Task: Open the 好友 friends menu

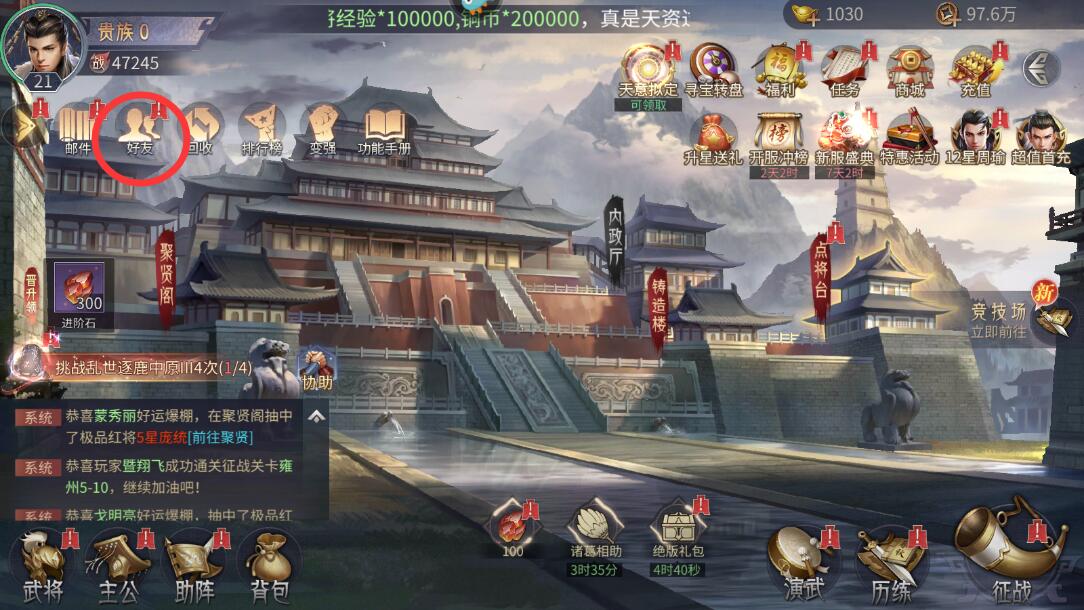Action: [x=139, y=127]
